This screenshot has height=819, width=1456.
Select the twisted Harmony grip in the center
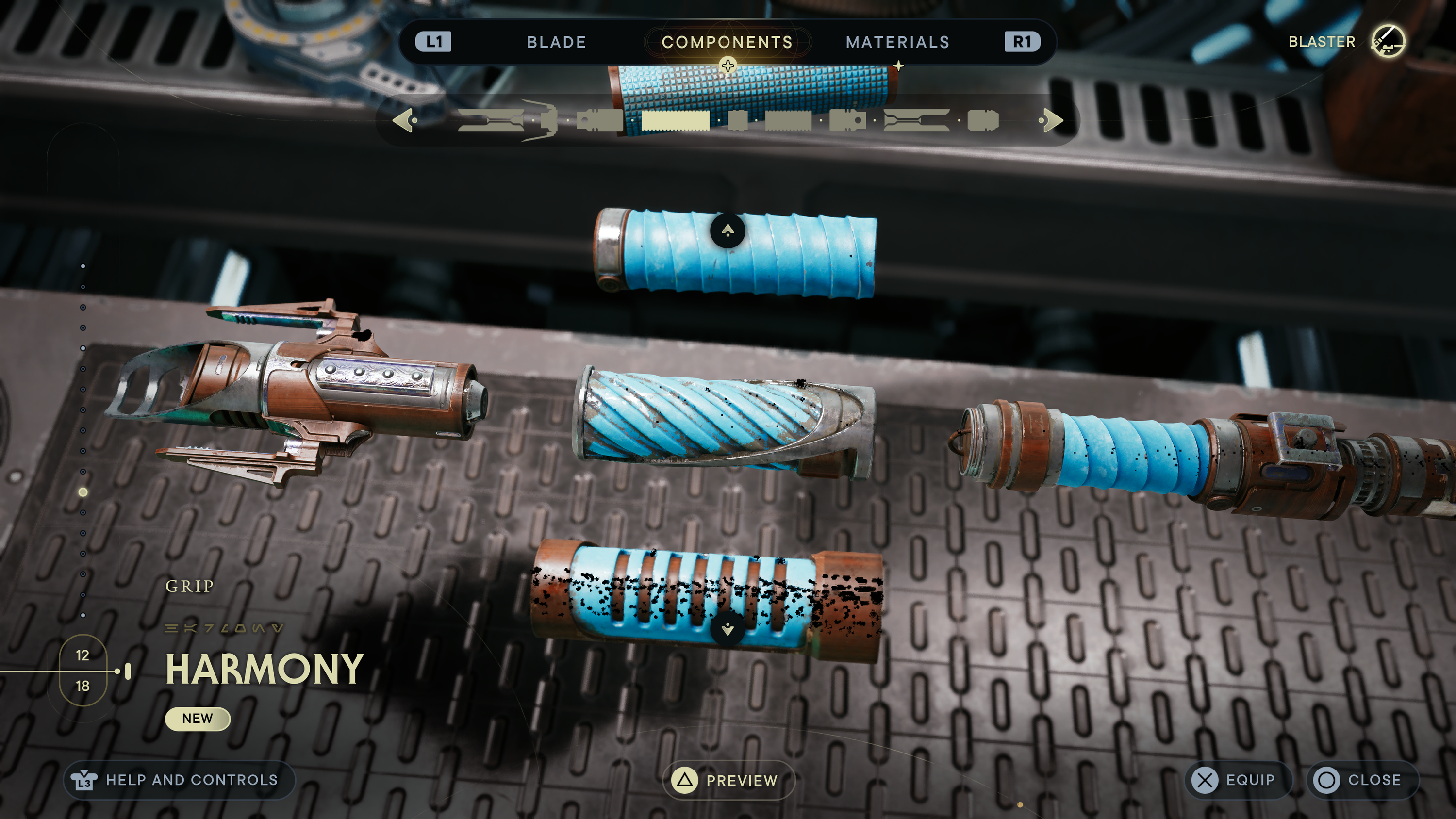click(724, 421)
